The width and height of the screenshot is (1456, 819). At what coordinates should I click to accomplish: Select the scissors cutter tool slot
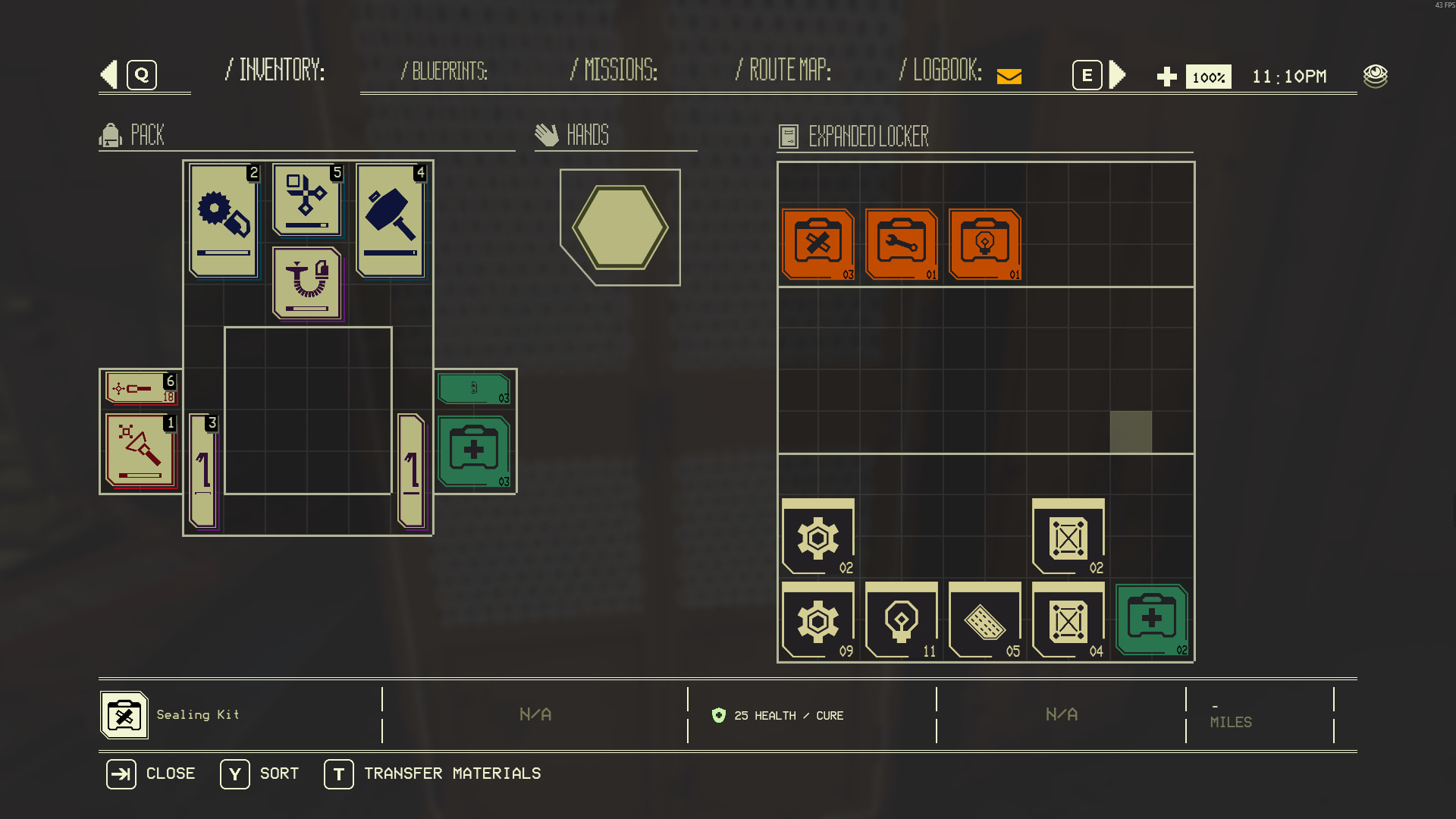tap(307, 200)
